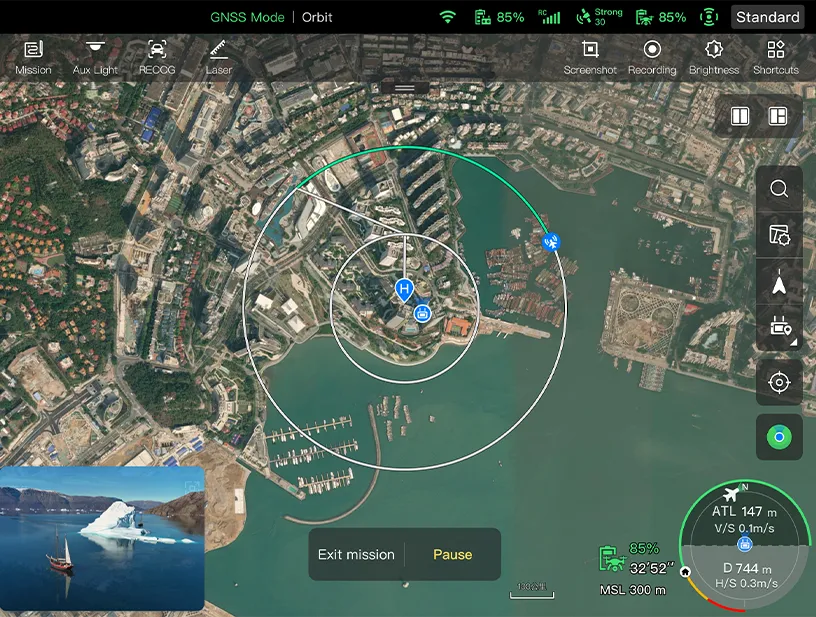The height and width of the screenshot is (617, 816).
Task: Exit the current mission
Action: tap(356, 554)
